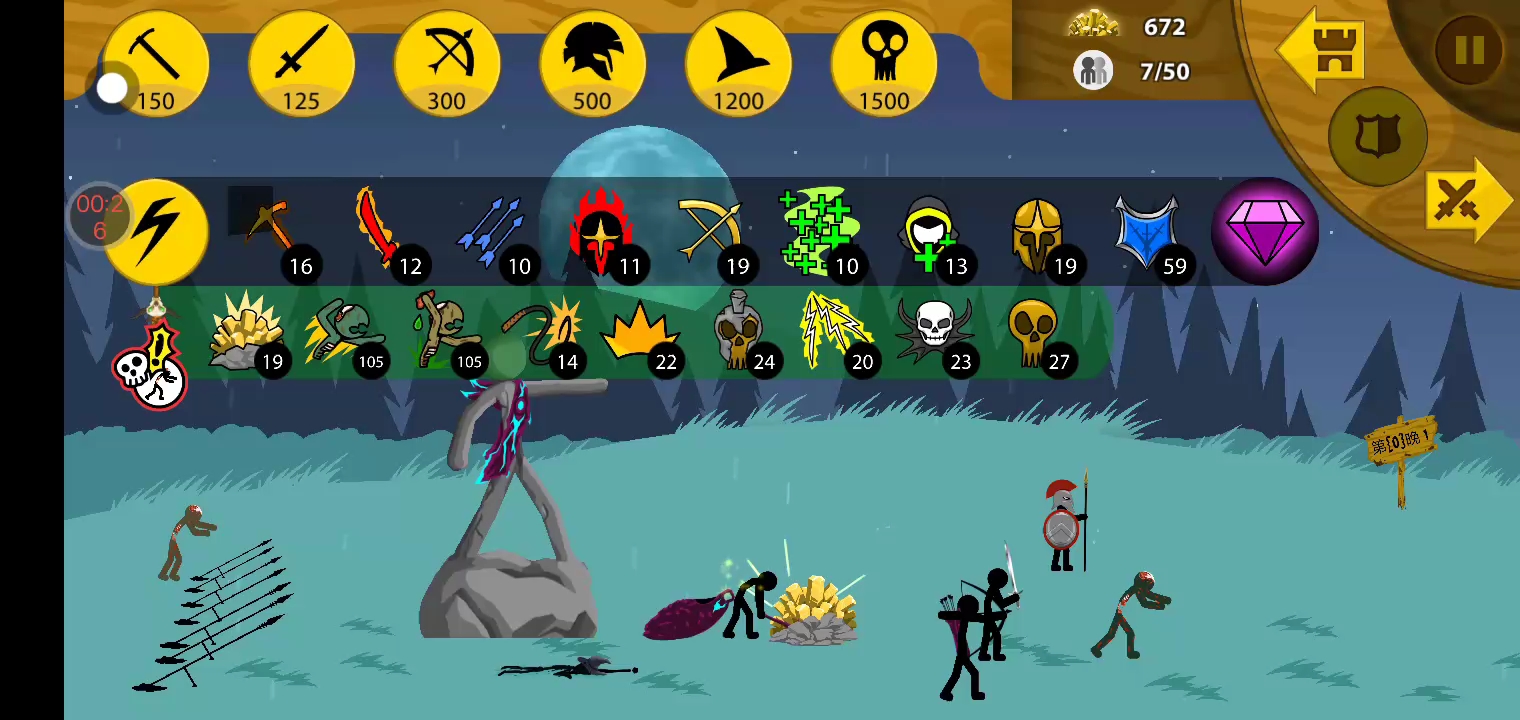Image resolution: width=1520 pixels, height=720 pixels.
Task: Activate the gold ore pile ability
Action: point(243,330)
